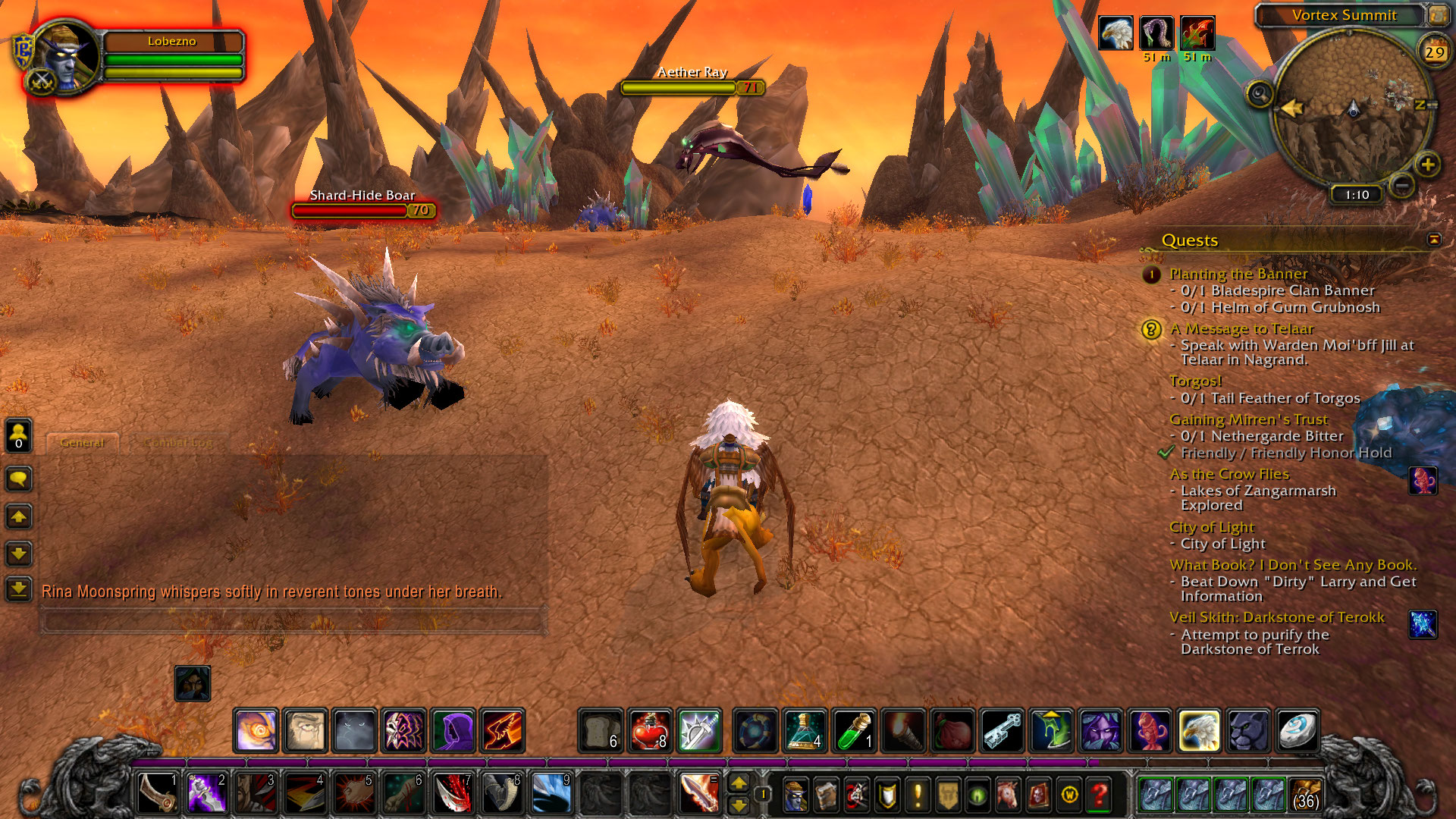Activate the ability in action slot 7
This screenshot has height=819, width=1456.
pos(453,794)
